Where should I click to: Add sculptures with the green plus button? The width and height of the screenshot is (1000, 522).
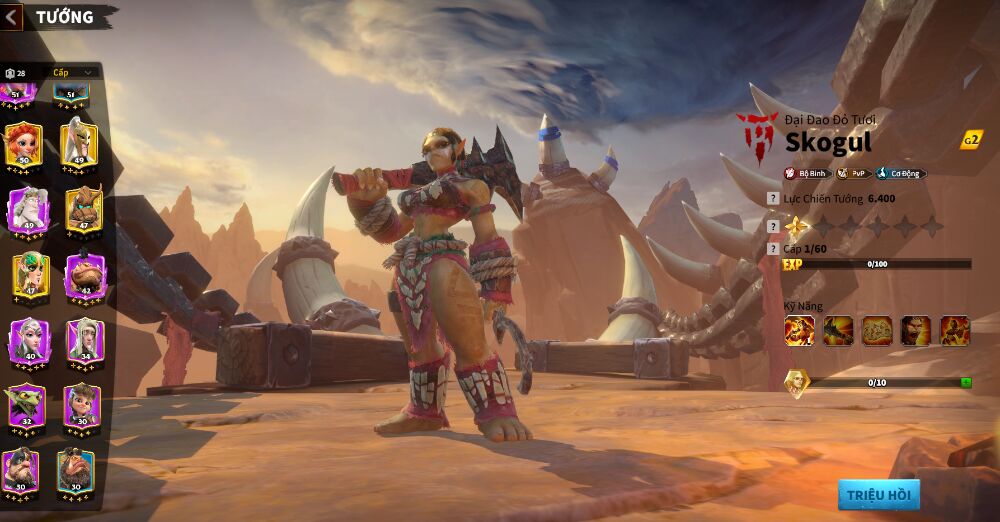click(x=965, y=382)
